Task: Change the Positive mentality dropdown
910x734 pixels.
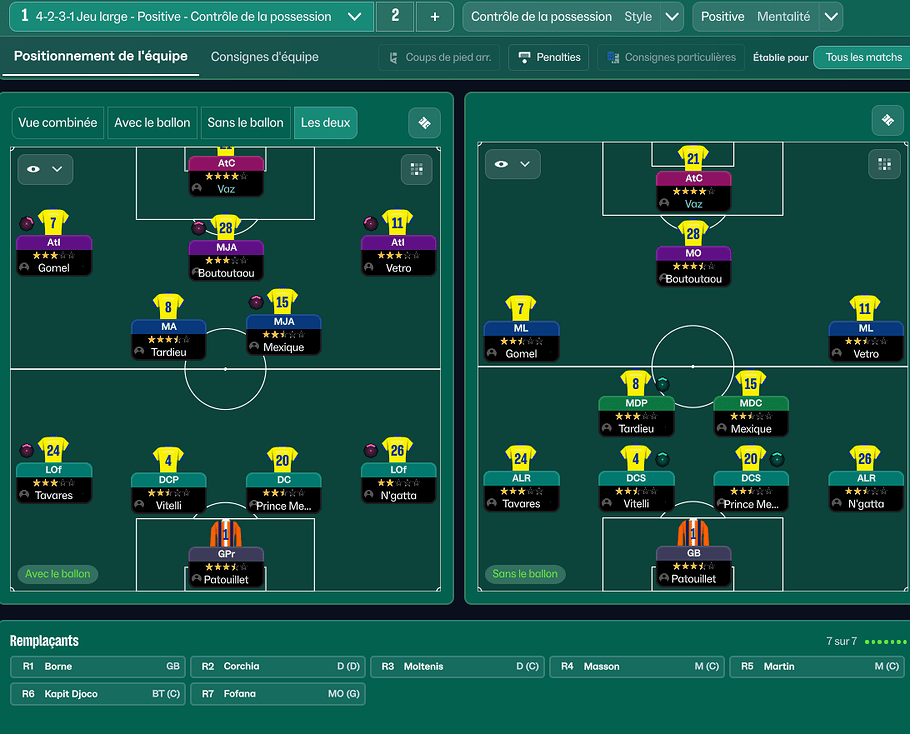Action: tap(830, 16)
